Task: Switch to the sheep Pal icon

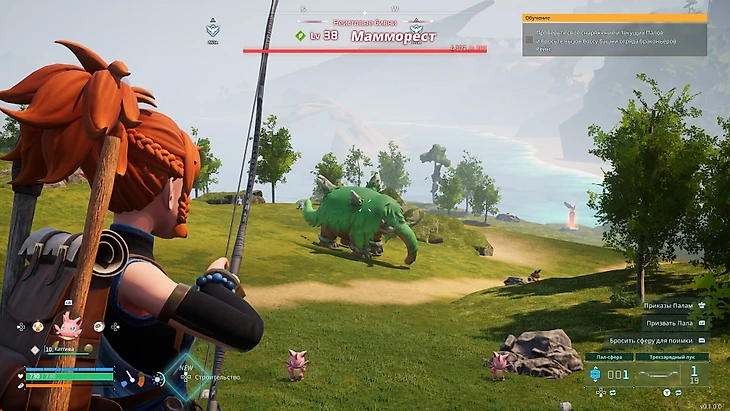Action: (99, 326)
